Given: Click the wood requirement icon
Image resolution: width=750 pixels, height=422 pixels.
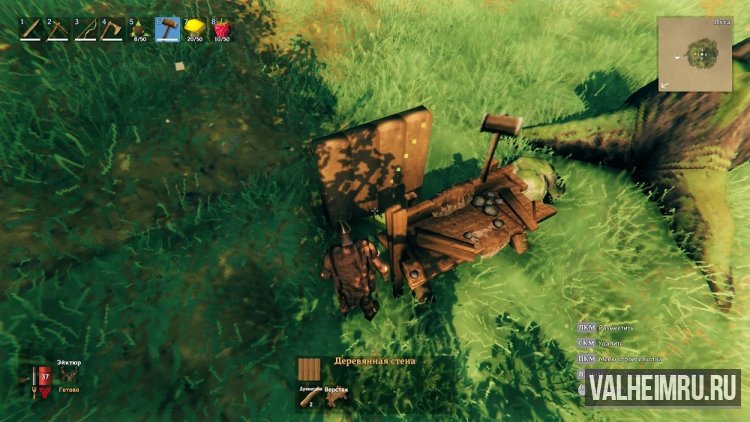Looking at the screenshot, I should [x=308, y=396].
